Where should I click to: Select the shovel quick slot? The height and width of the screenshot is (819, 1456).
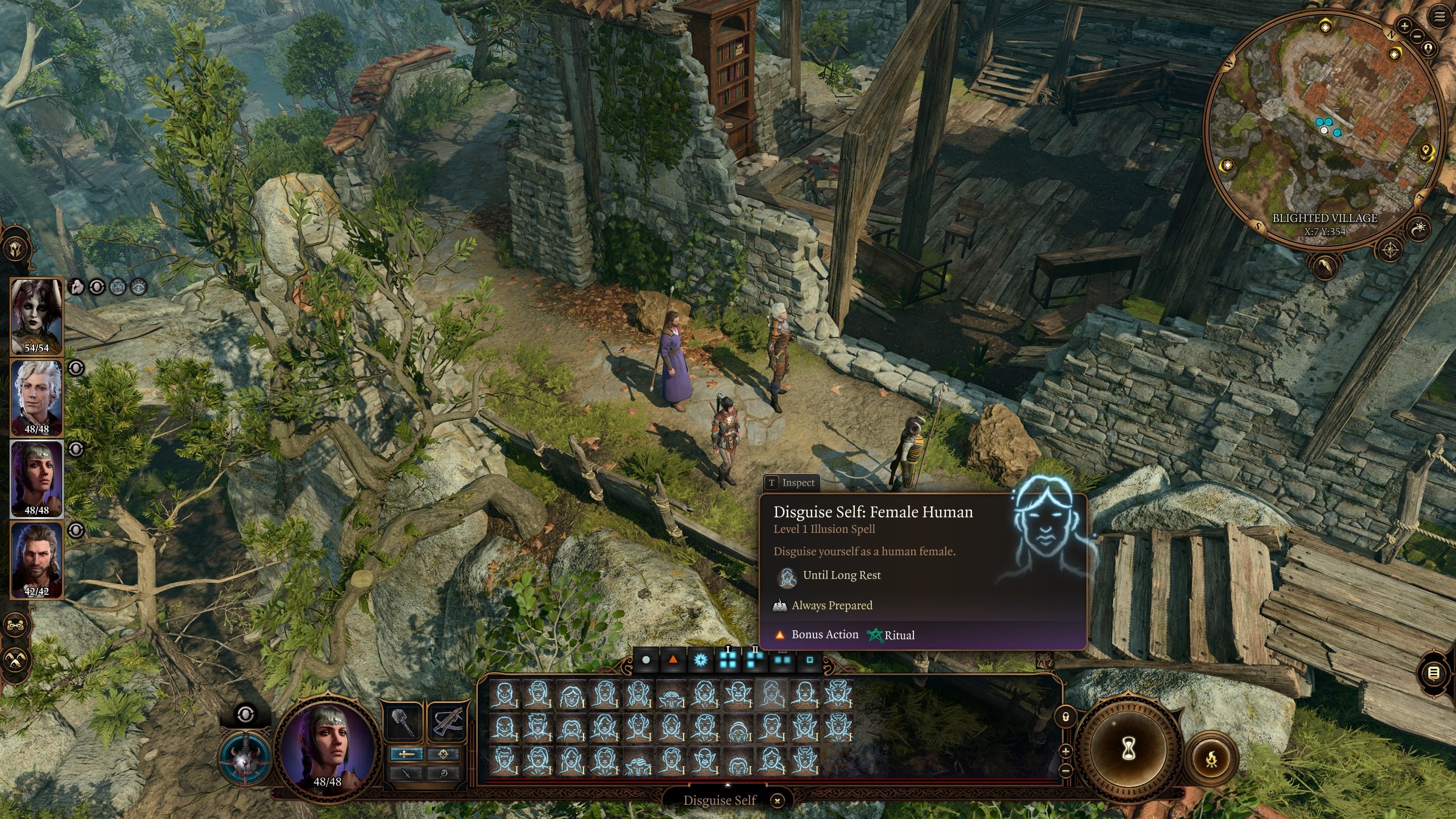(x=403, y=721)
